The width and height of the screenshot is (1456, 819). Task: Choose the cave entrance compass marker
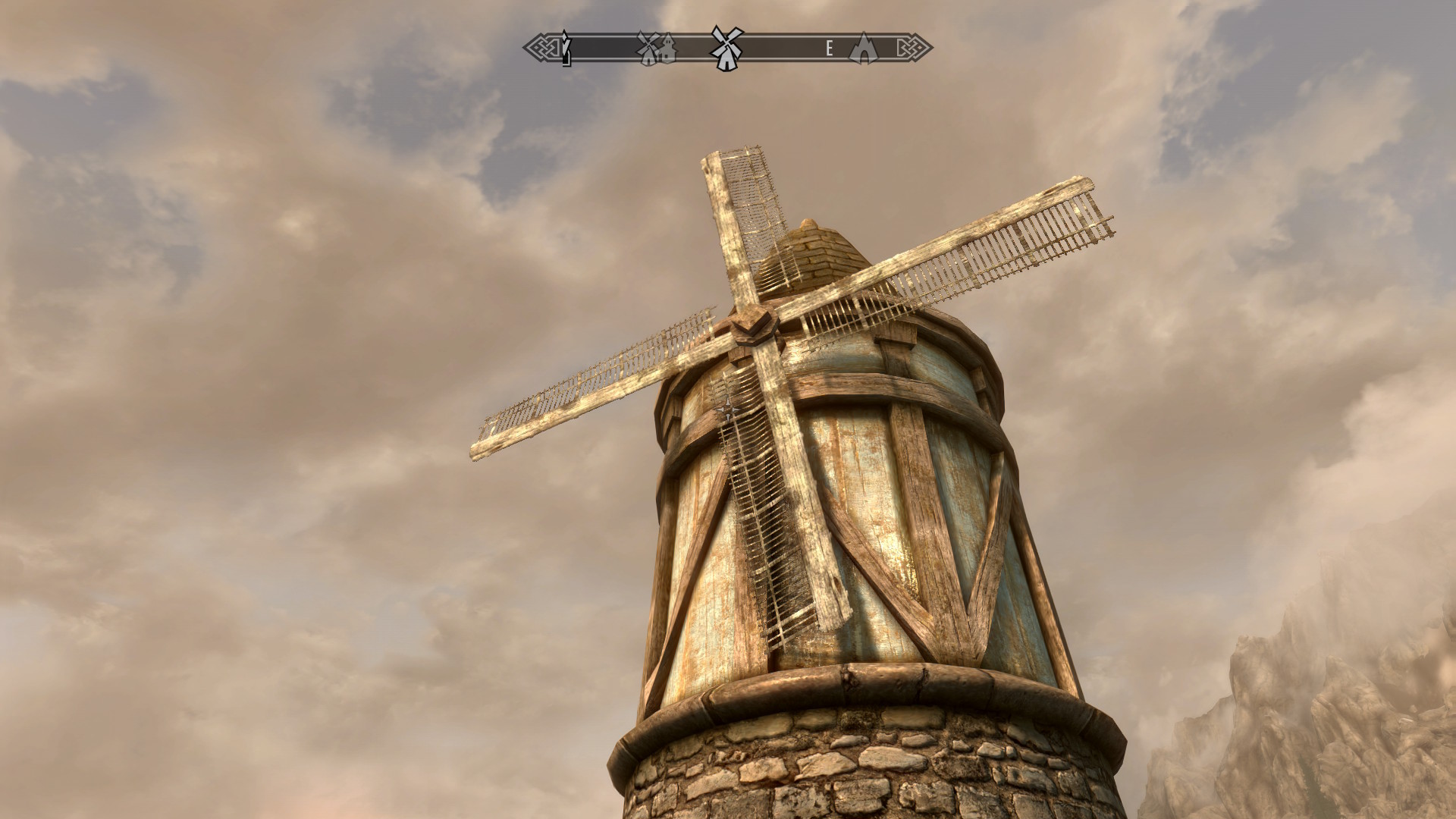coord(863,49)
